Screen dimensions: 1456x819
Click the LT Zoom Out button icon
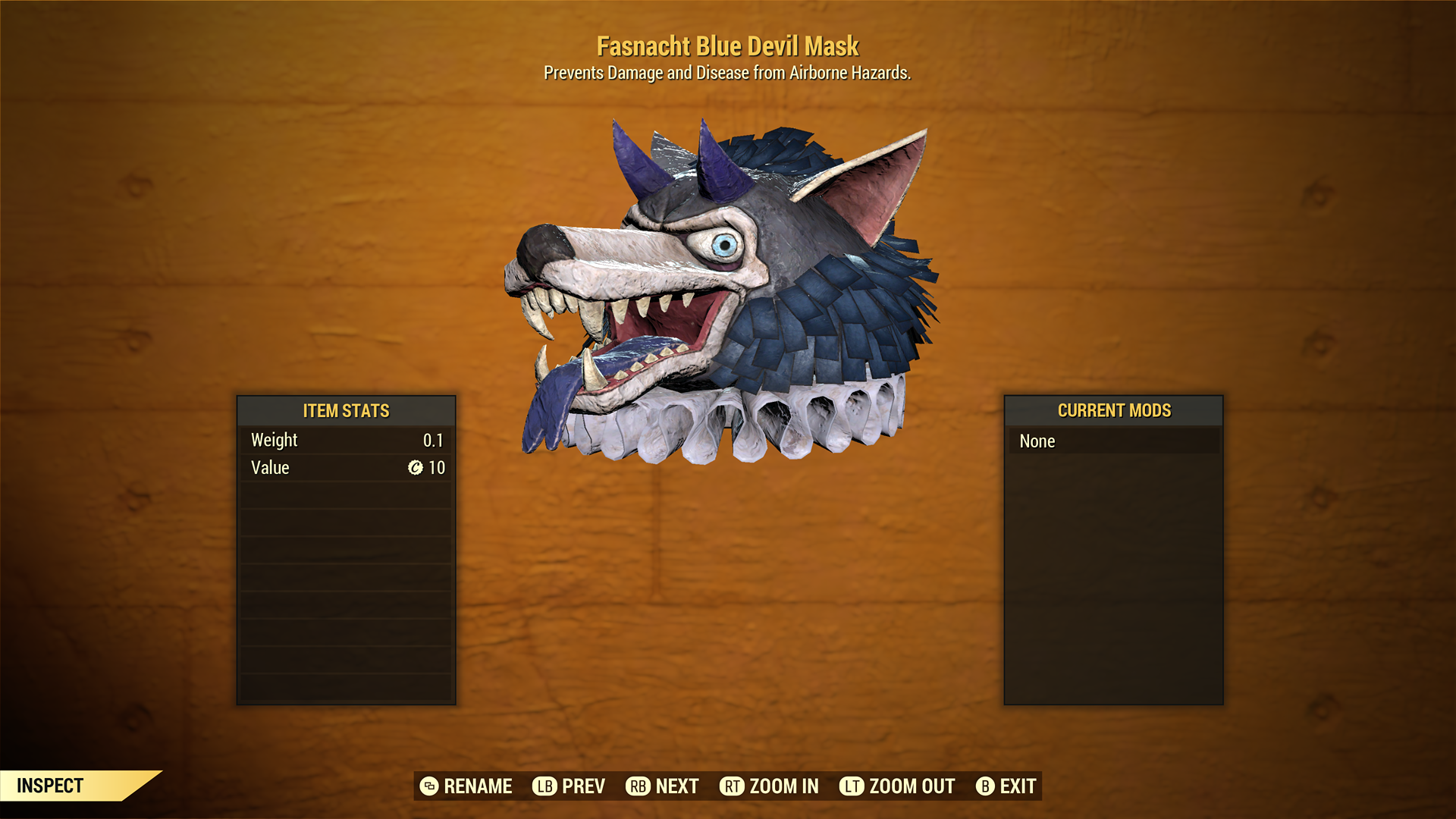(852, 786)
